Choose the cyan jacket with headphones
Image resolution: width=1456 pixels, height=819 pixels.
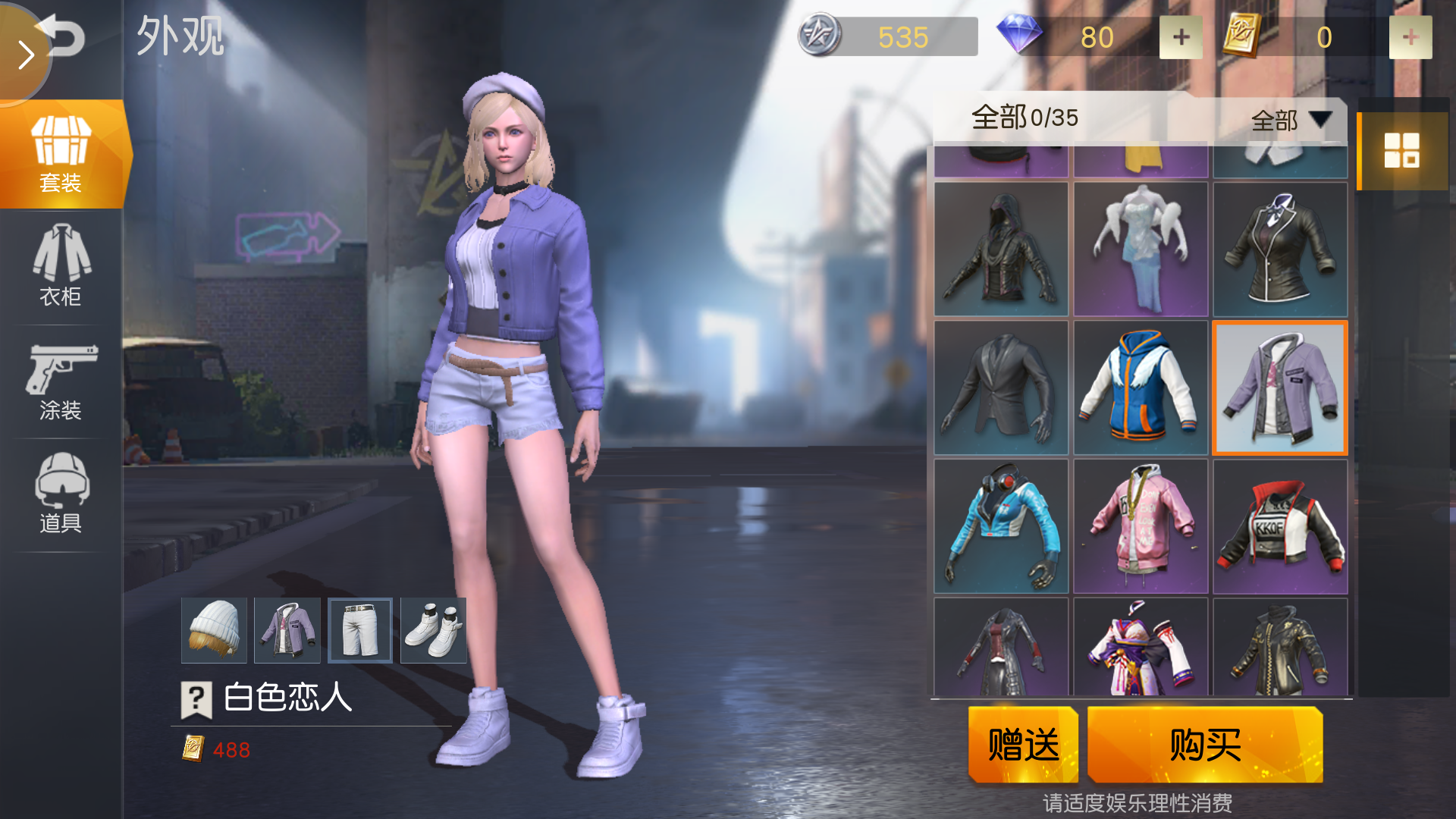(x=1001, y=526)
